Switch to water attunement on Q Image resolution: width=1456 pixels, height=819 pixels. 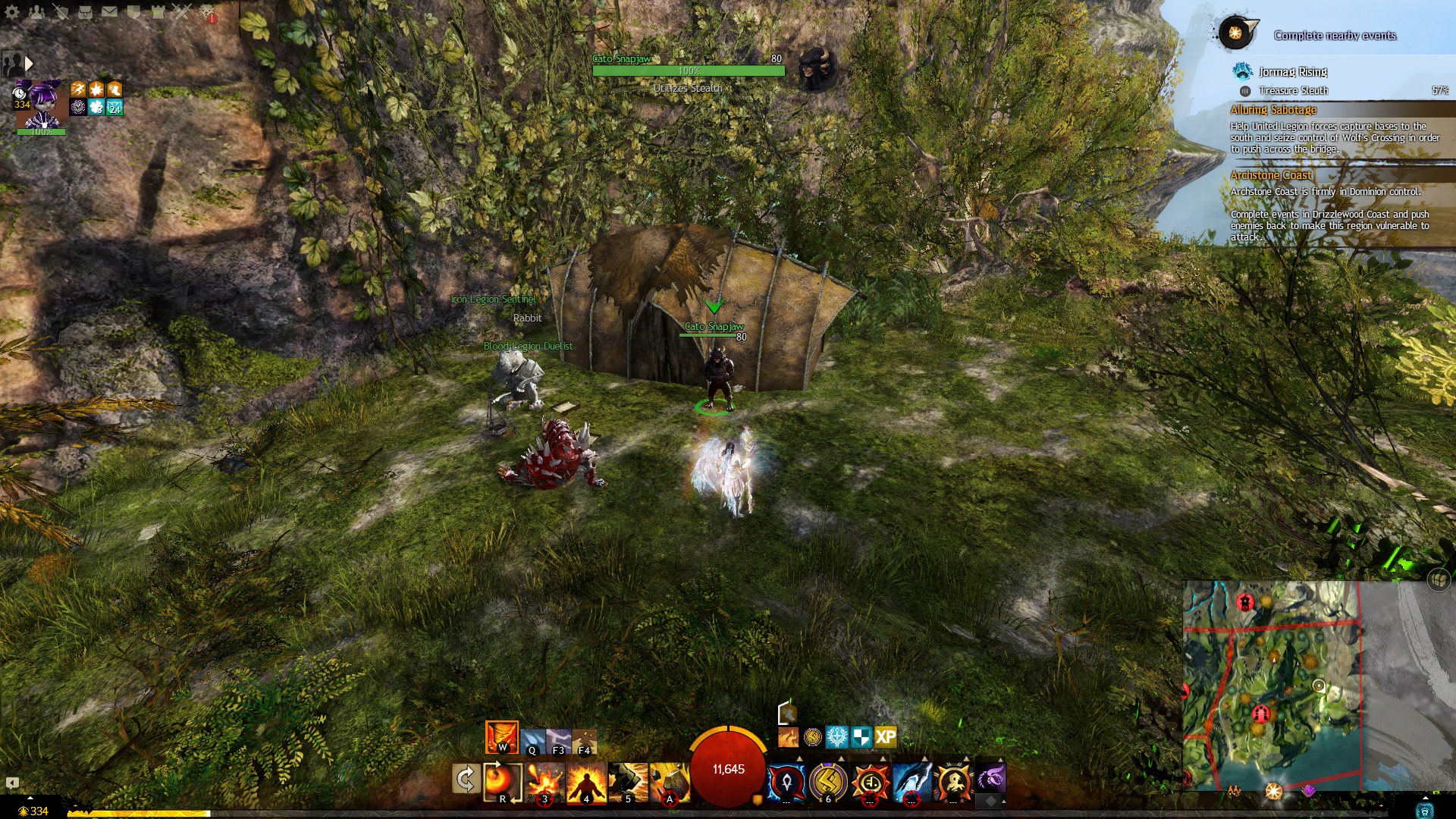532,741
